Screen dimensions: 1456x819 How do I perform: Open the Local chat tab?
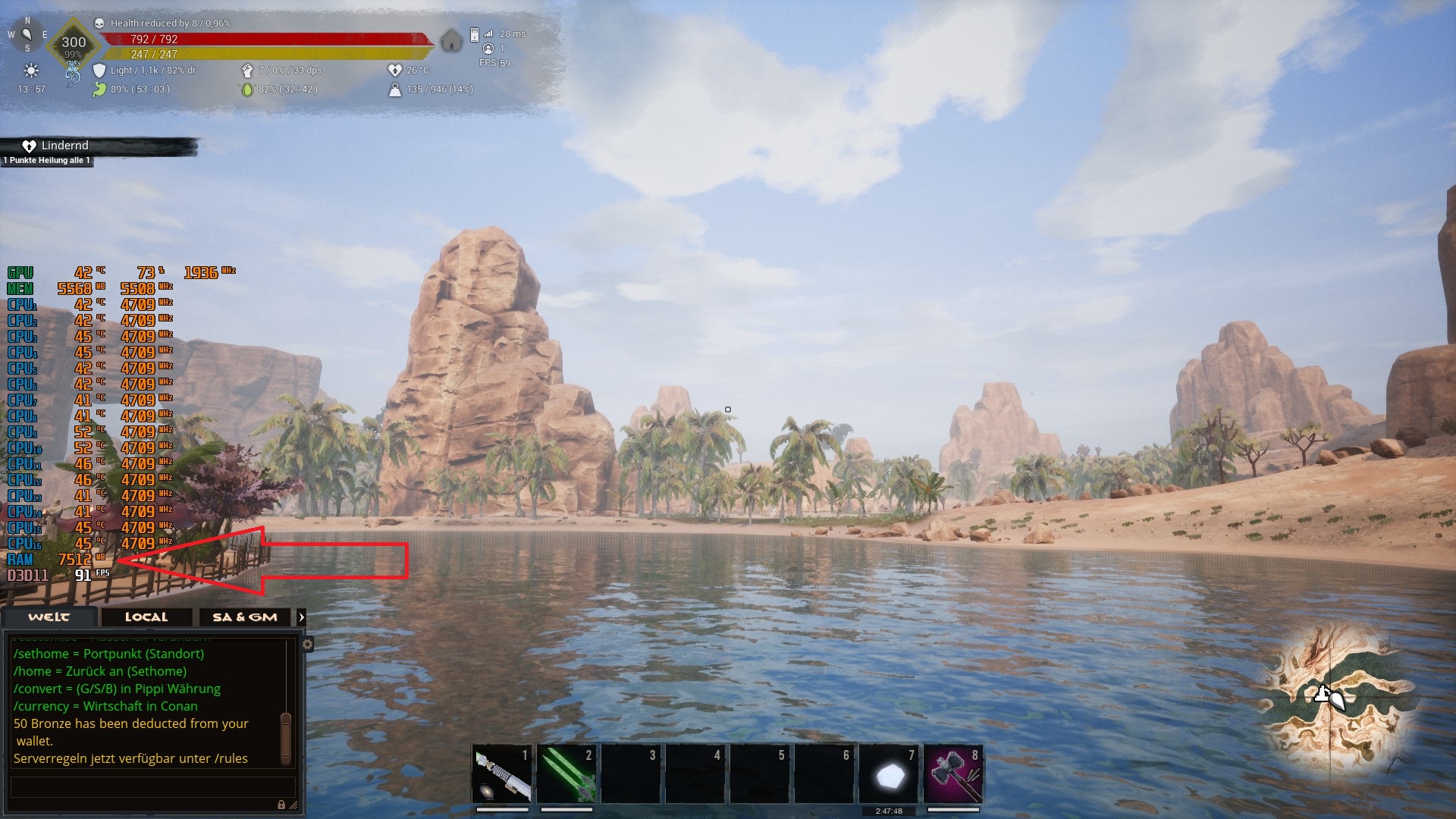point(146,617)
